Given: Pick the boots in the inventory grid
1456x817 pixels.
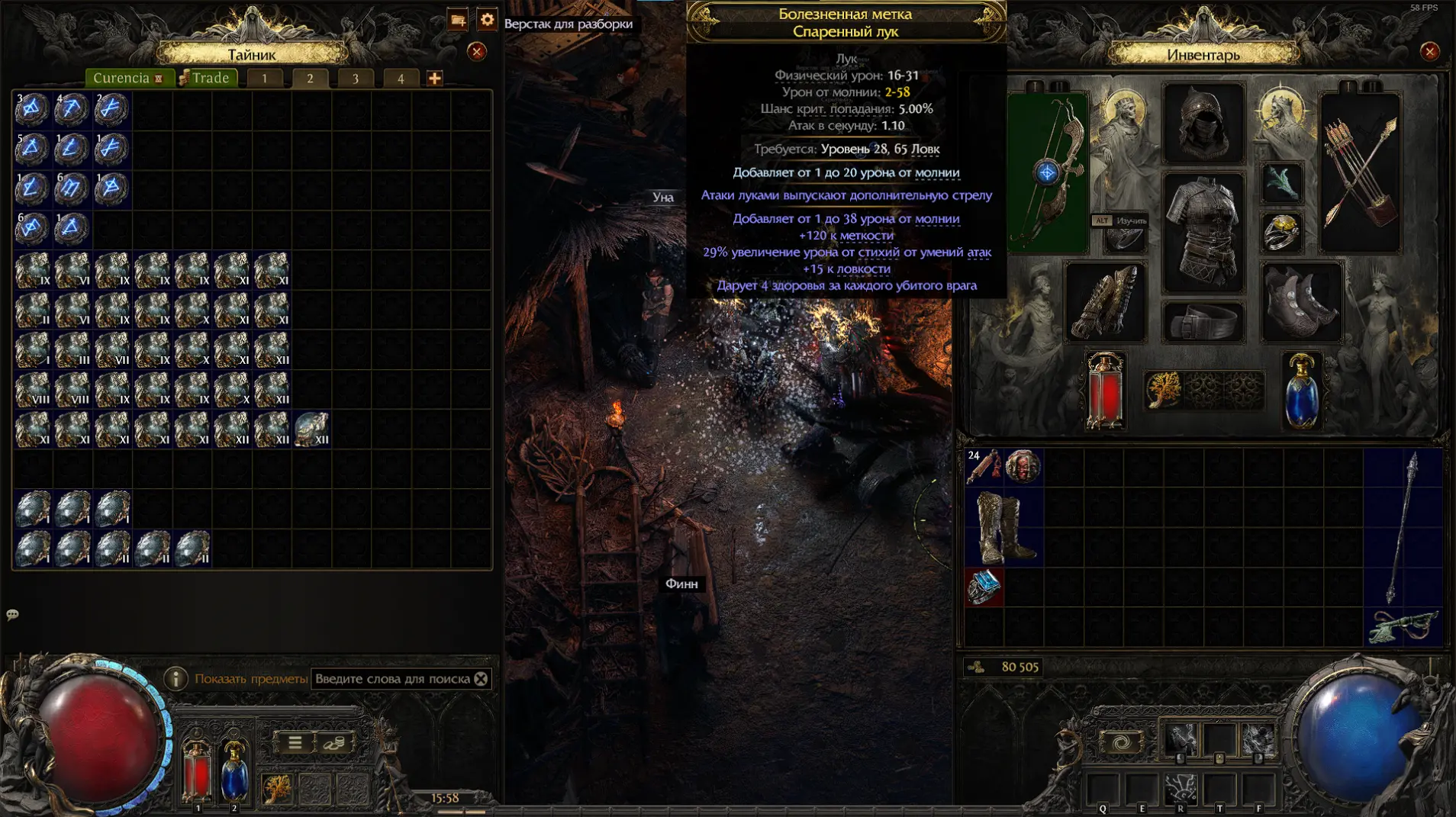Looking at the screenshot, I should 1003,527.
